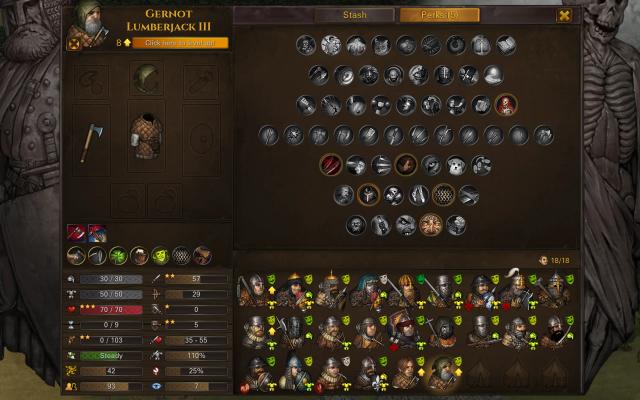Choose the red claw-slash perk
640x400 pixels.
pyautogui.click(x=331, y=164)
